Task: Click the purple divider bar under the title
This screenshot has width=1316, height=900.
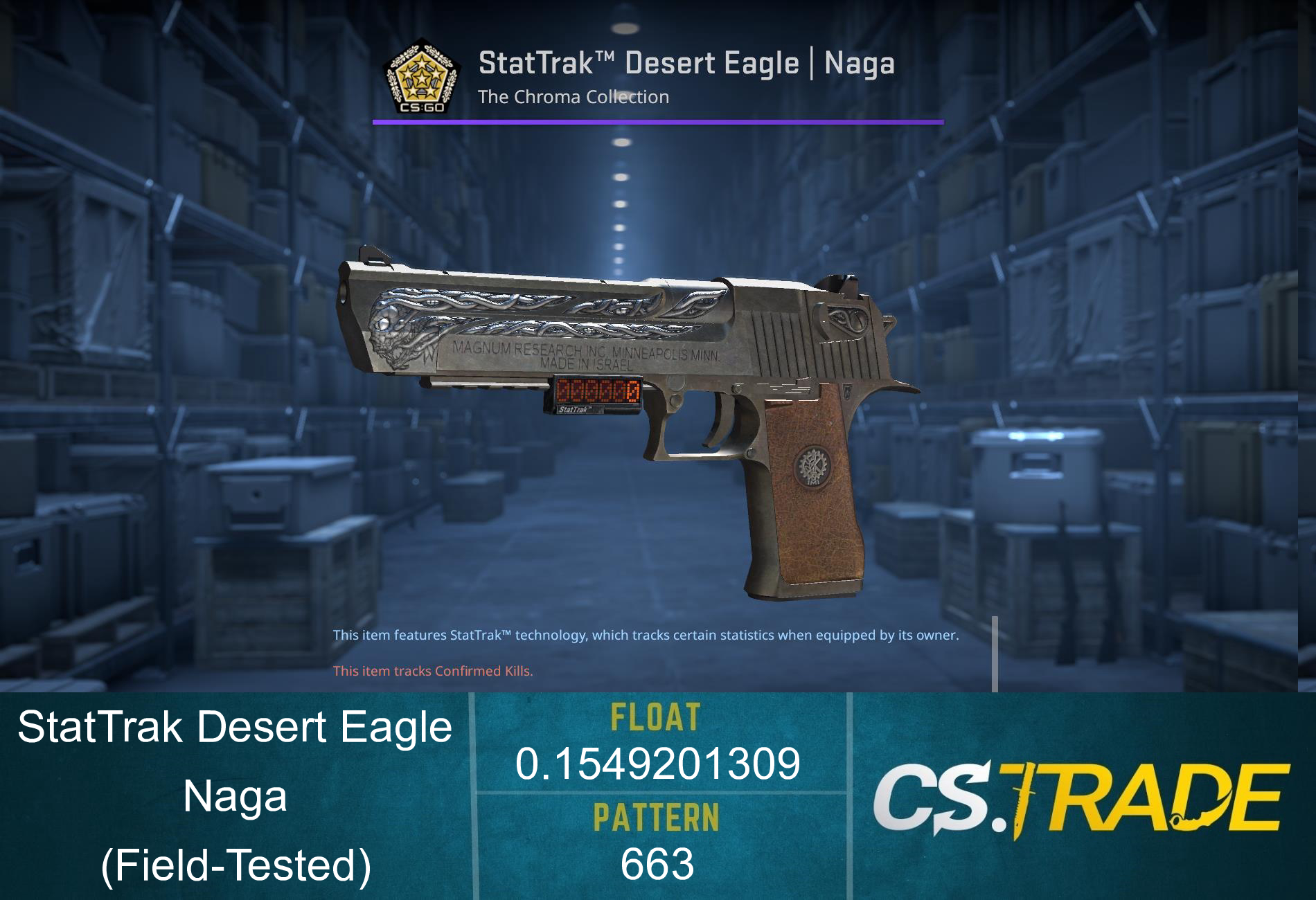Action: (x=658, y=123)
